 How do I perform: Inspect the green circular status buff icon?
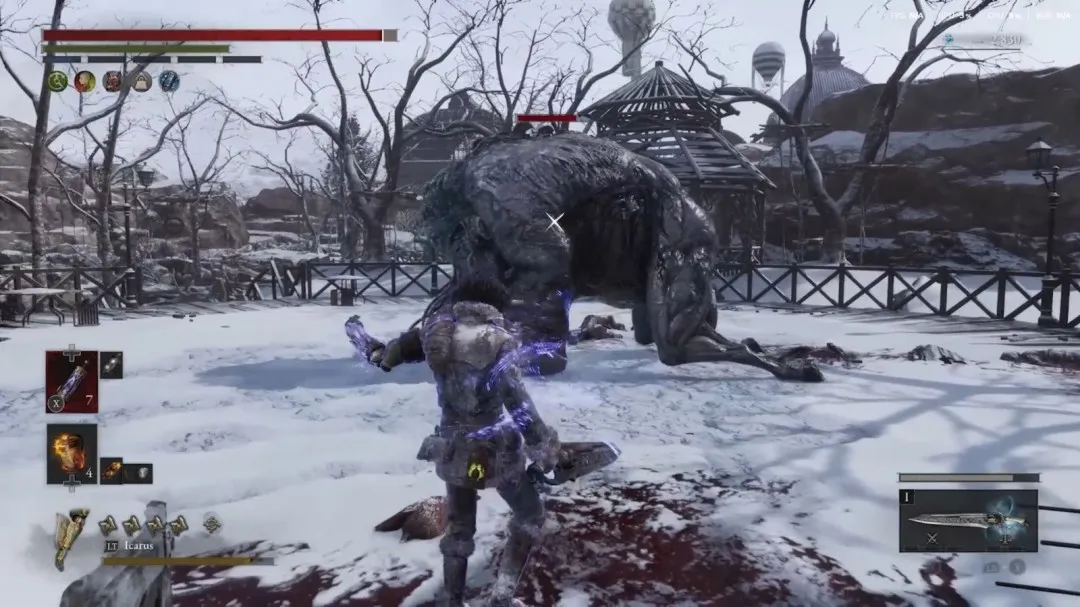[x=58, y=82]
